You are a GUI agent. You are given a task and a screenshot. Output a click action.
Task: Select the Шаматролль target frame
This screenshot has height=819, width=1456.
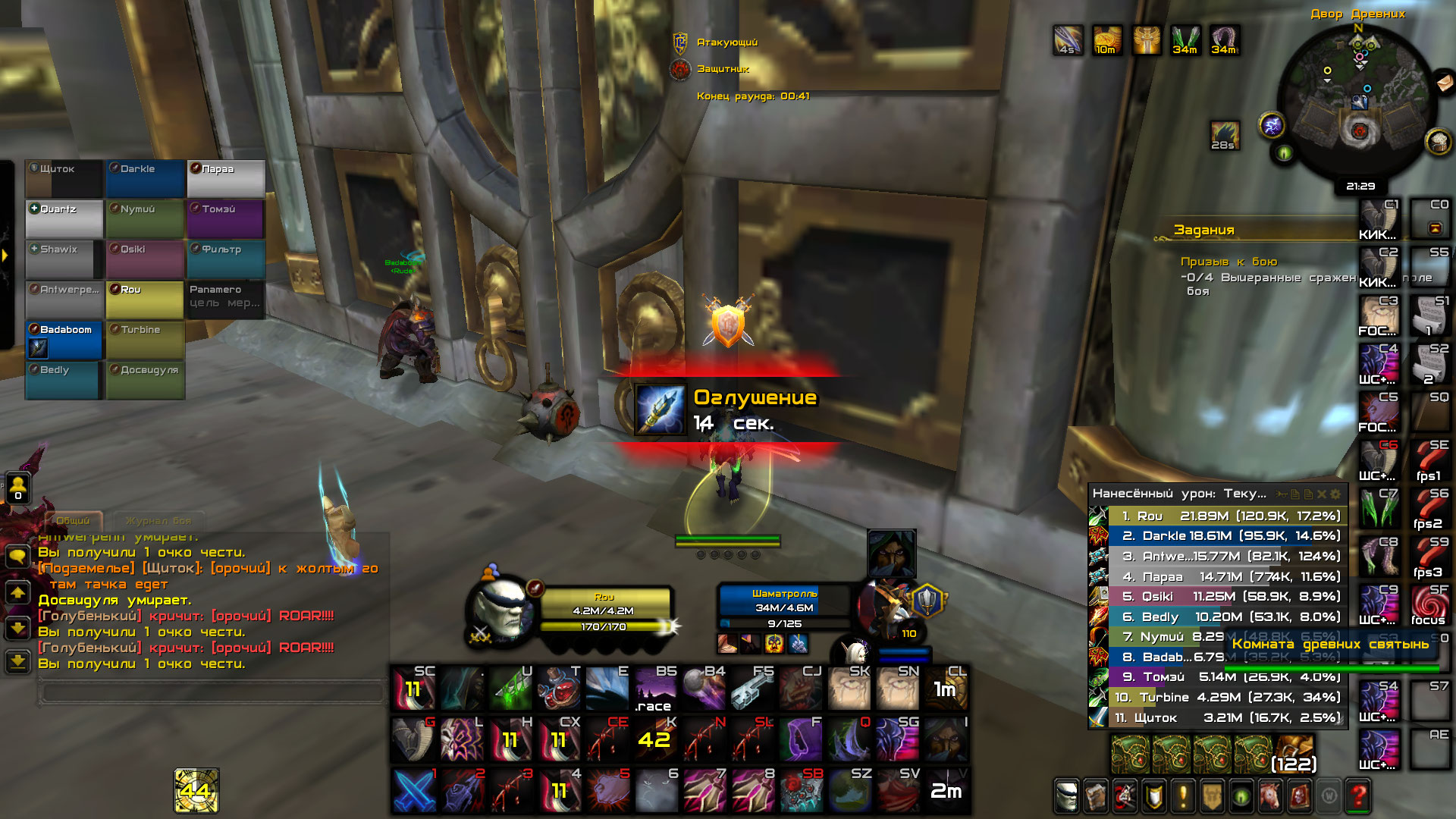point(784,607)
